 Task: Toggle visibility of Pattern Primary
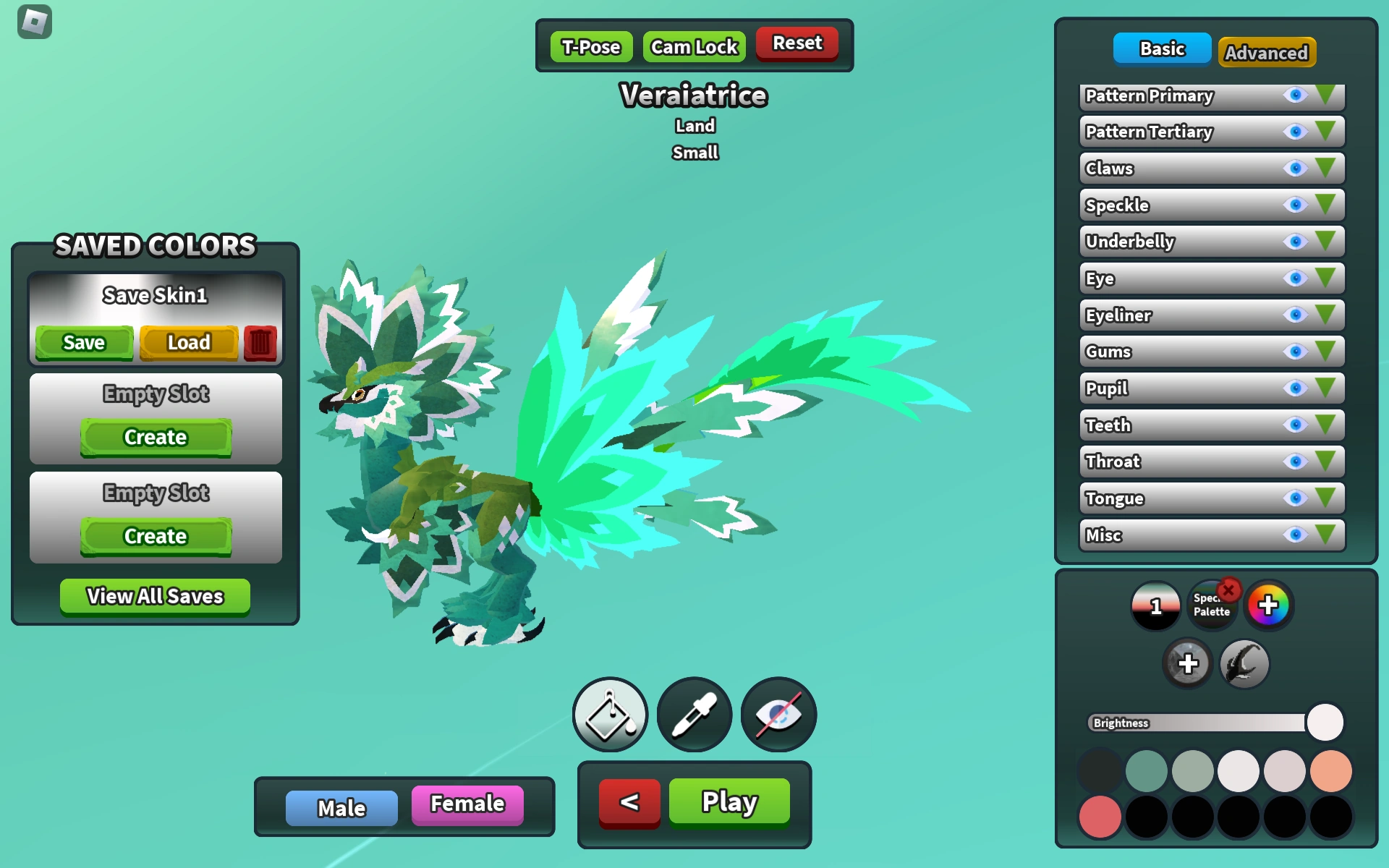coord(1296,95)
